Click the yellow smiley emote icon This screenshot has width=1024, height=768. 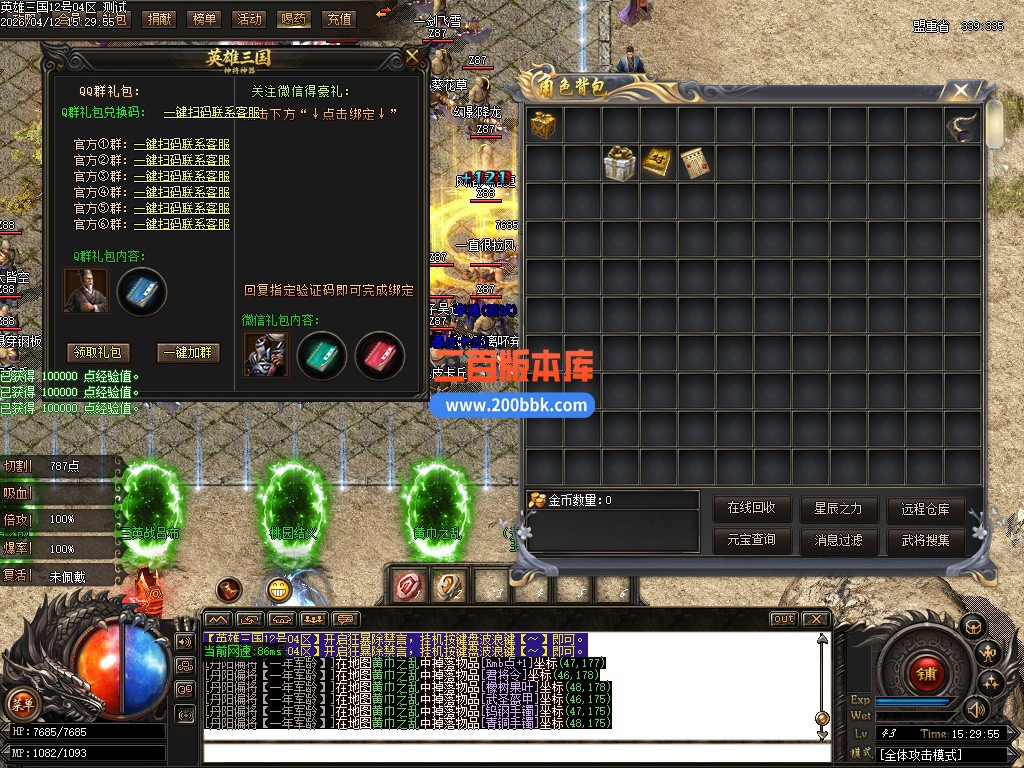[279, 590]
